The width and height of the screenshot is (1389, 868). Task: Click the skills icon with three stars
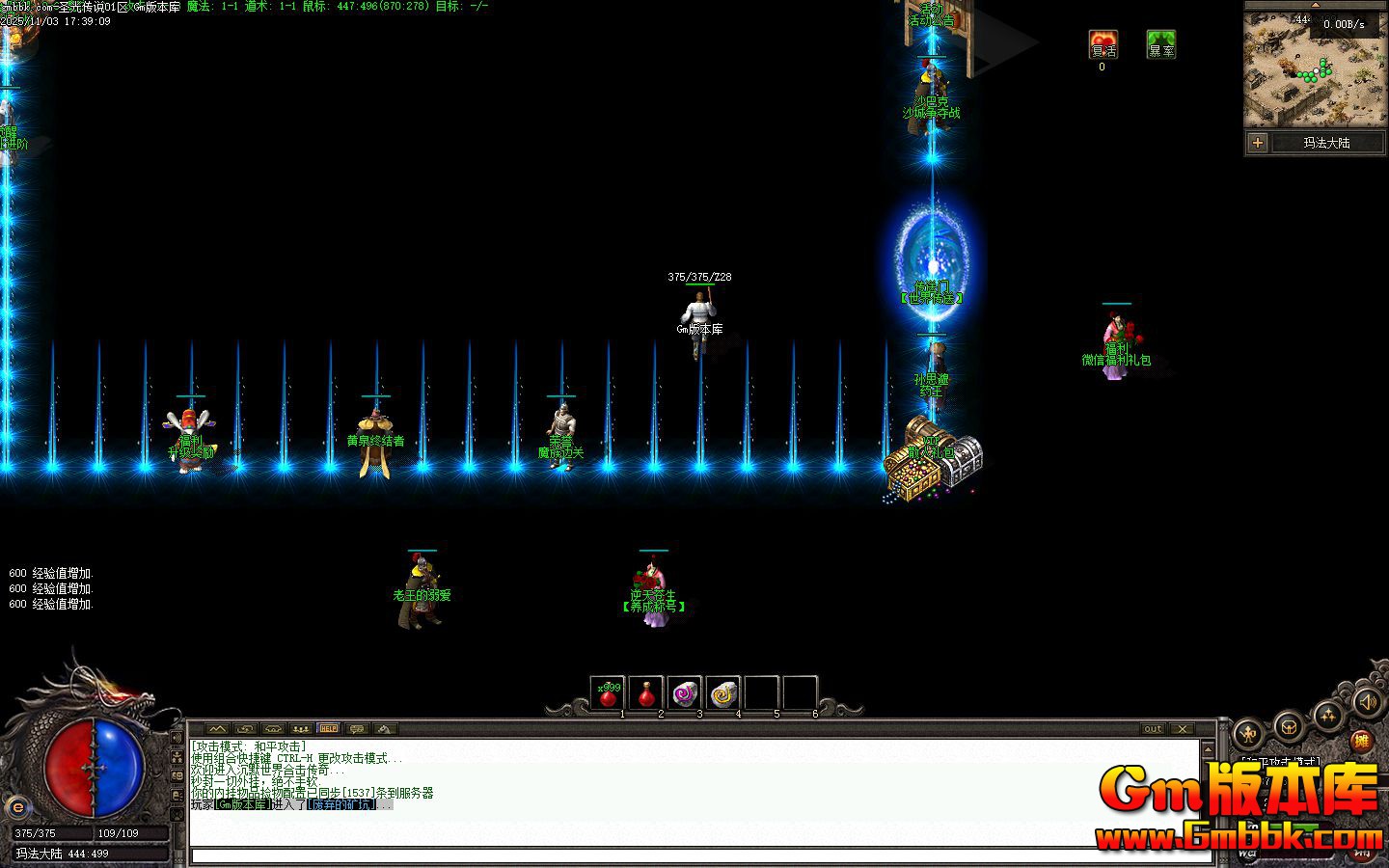coord(1328,716)
